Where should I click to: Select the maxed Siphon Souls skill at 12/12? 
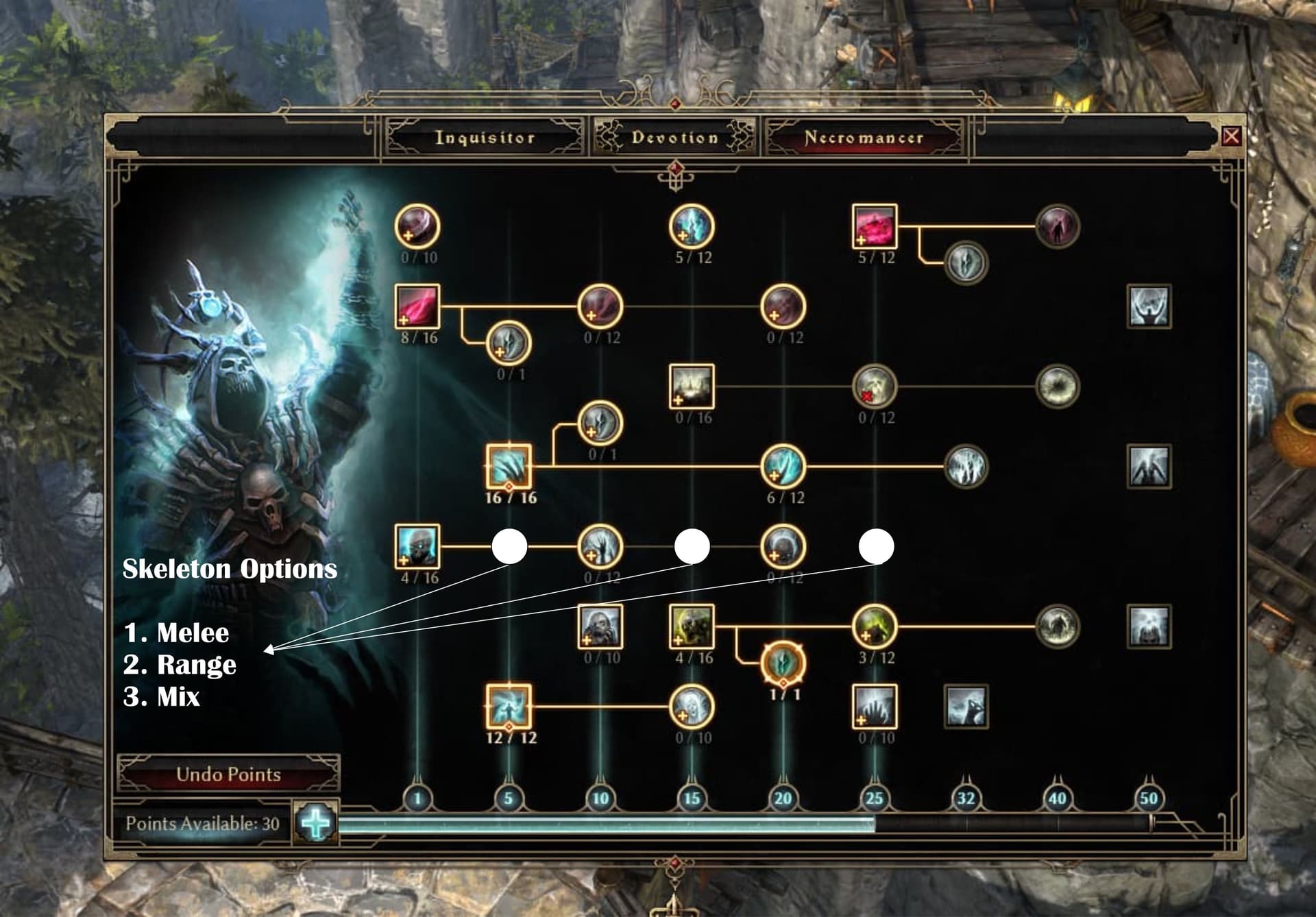click(509, 707)
